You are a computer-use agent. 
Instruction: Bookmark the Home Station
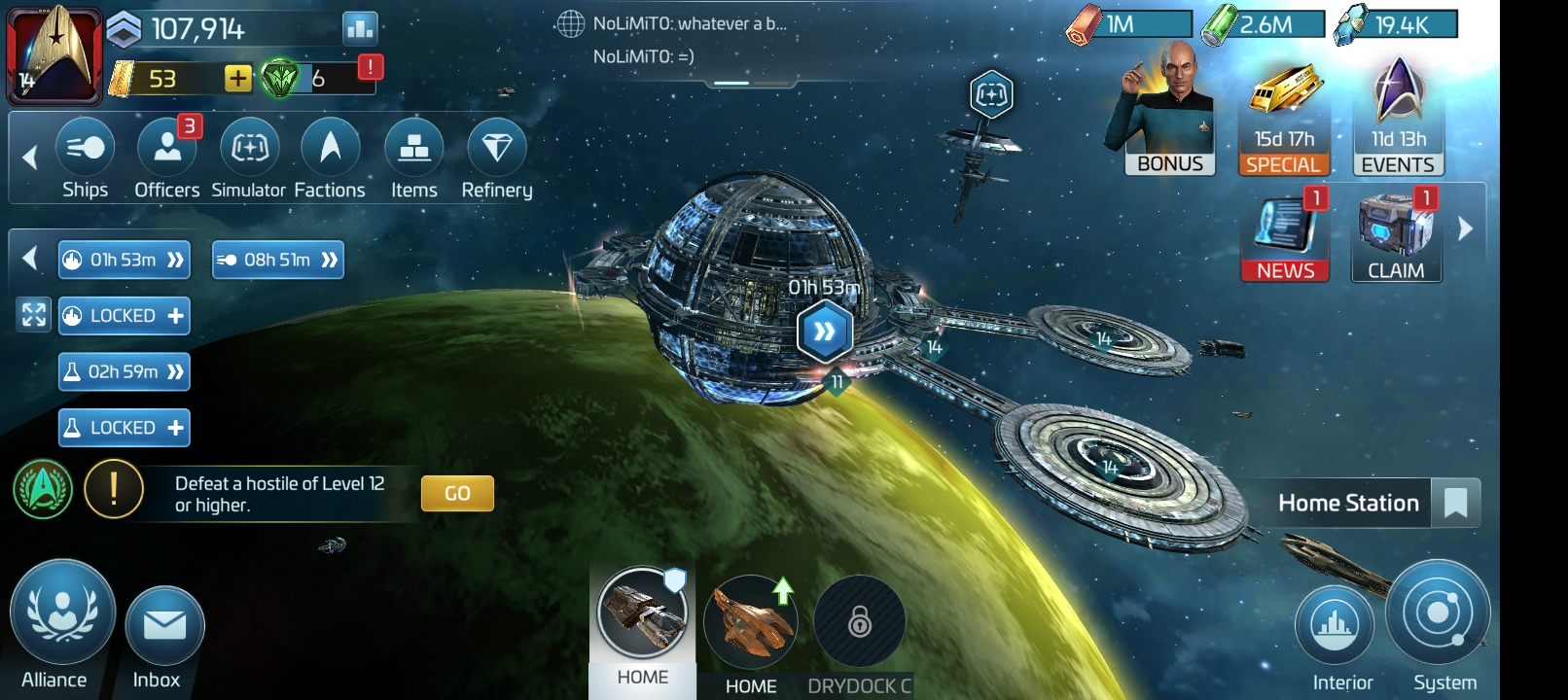coord(1455,504)
